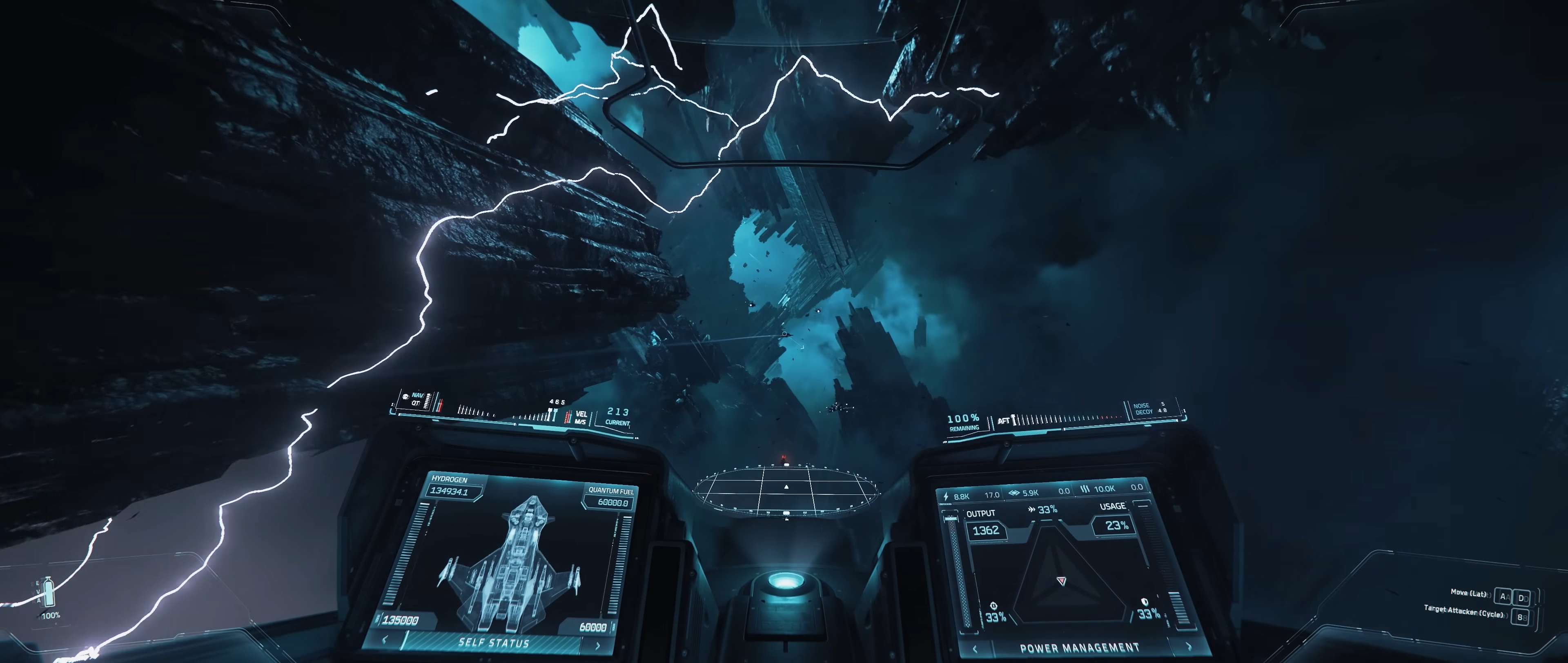Click the OUTPUT power gauge reading 1362

pos(987,530)
